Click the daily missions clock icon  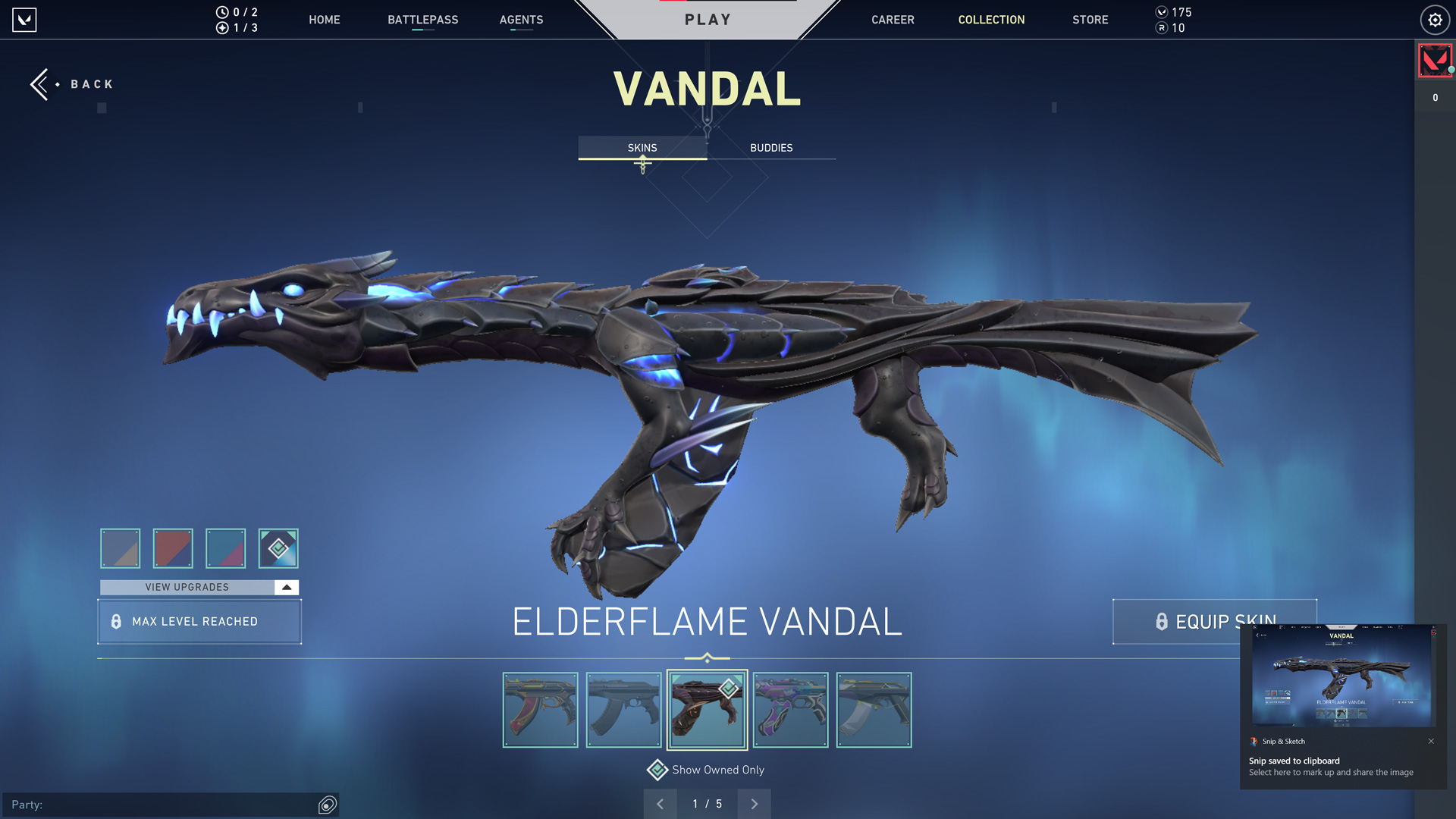point(221,12)
